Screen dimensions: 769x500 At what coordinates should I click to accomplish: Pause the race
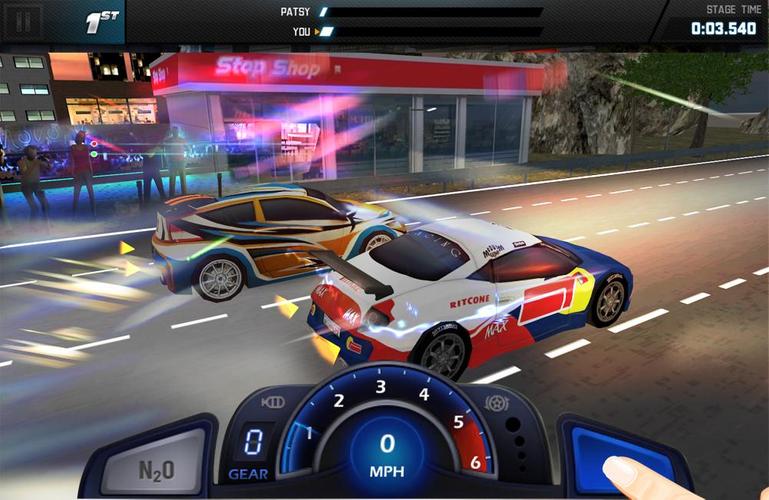[24, 20]
